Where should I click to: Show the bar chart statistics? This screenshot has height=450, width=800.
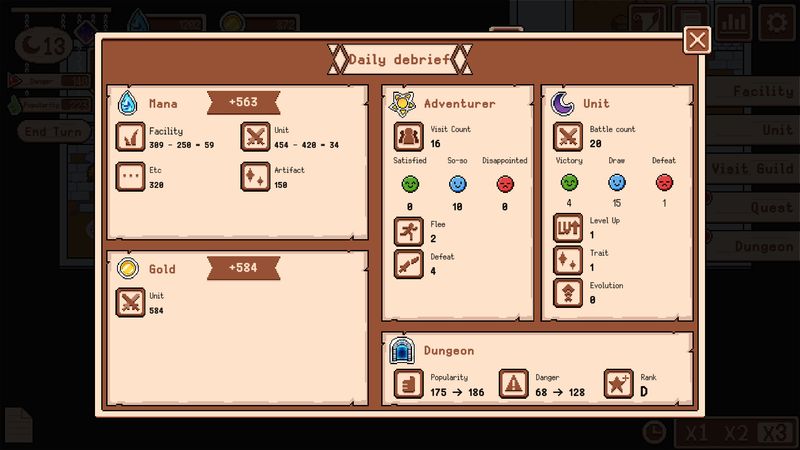tap(734, 20)
